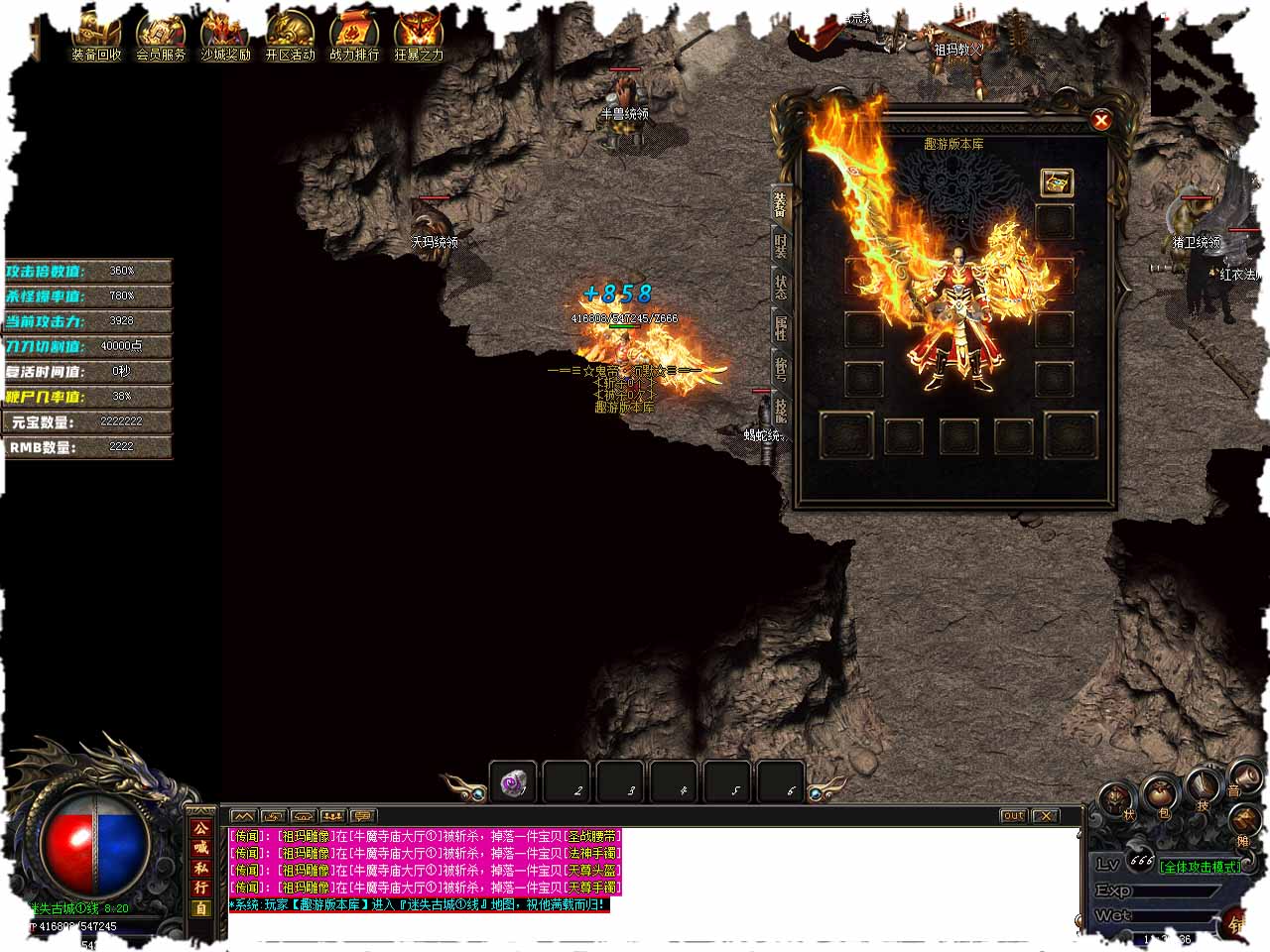The width and height of the screenshot is (1270, 952).
Task: Toggle the 全体攻击模式 attack mode label
Action: (1201, 867)
